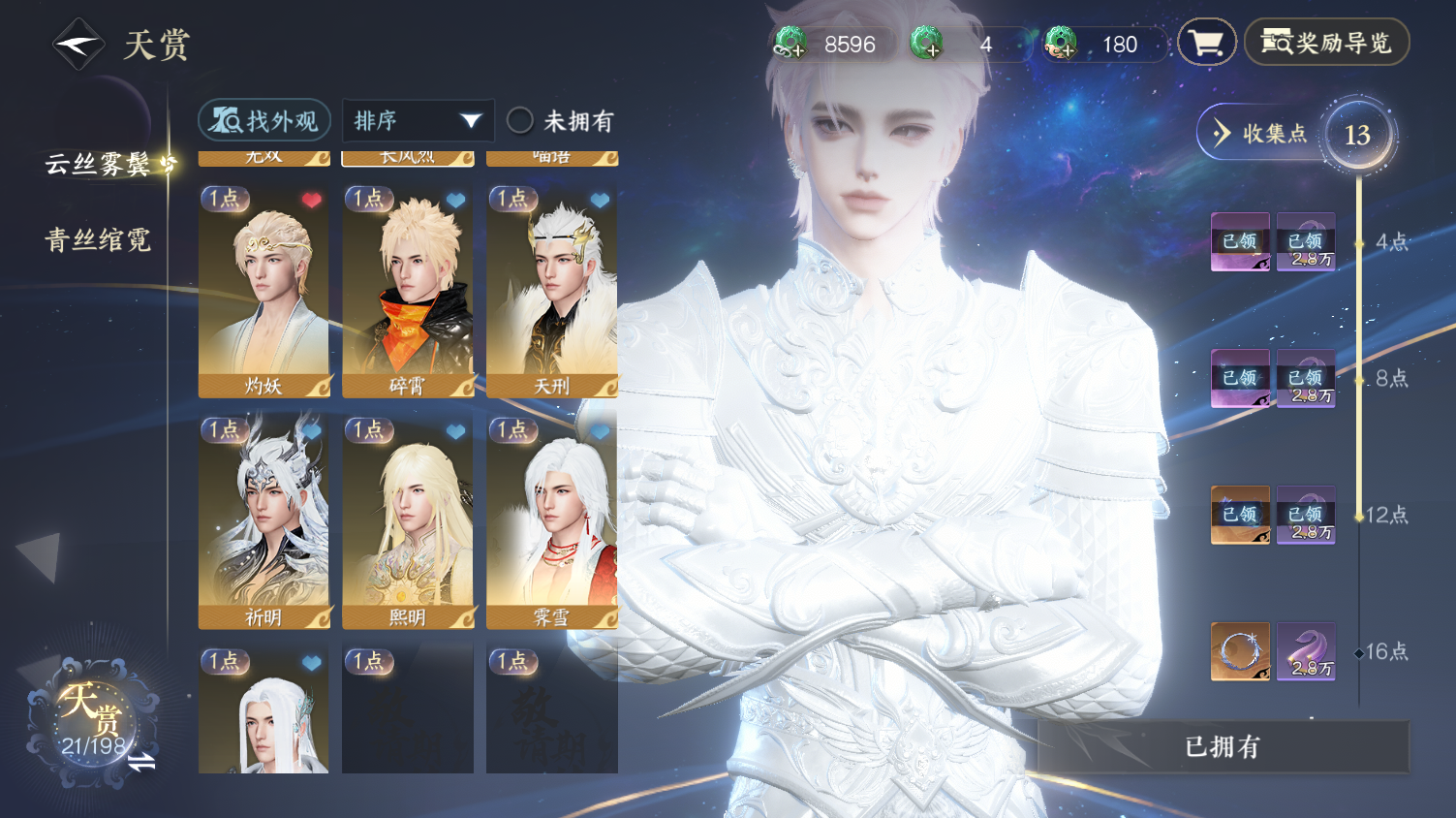Choose the 天刑 hairstyle card
This screenshot has width=1456, height=818.
pos(551,291)
